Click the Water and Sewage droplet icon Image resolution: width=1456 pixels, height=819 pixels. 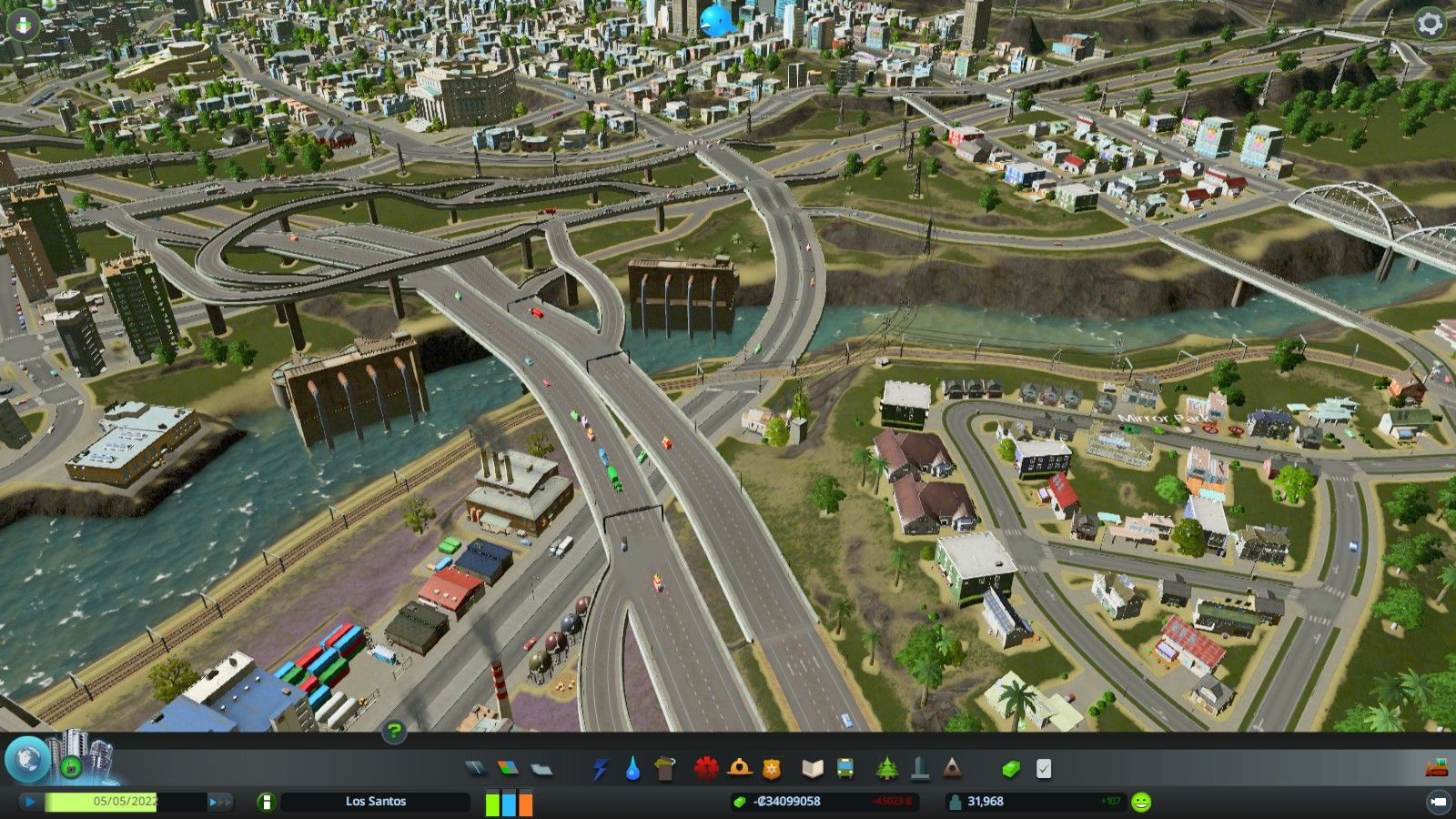coord(632,769)
